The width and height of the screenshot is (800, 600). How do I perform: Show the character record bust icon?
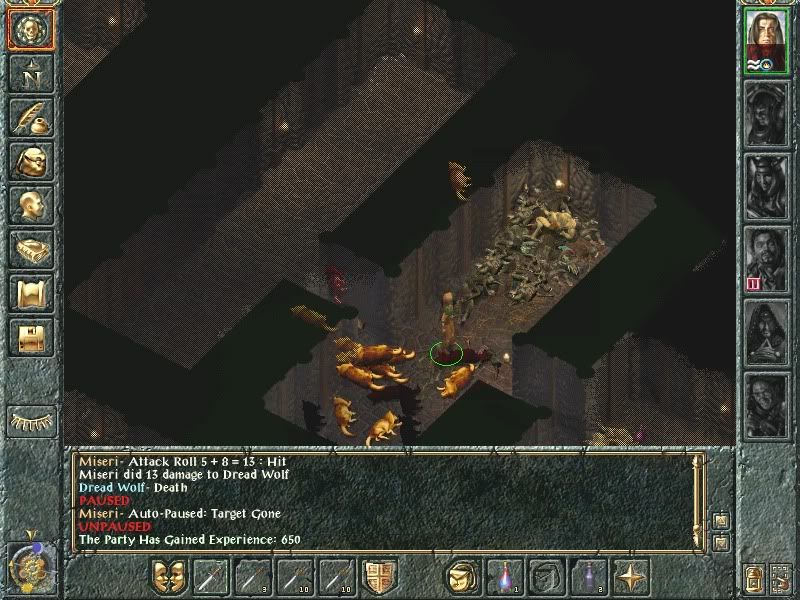pyautogui.click(x=30, y=205)
